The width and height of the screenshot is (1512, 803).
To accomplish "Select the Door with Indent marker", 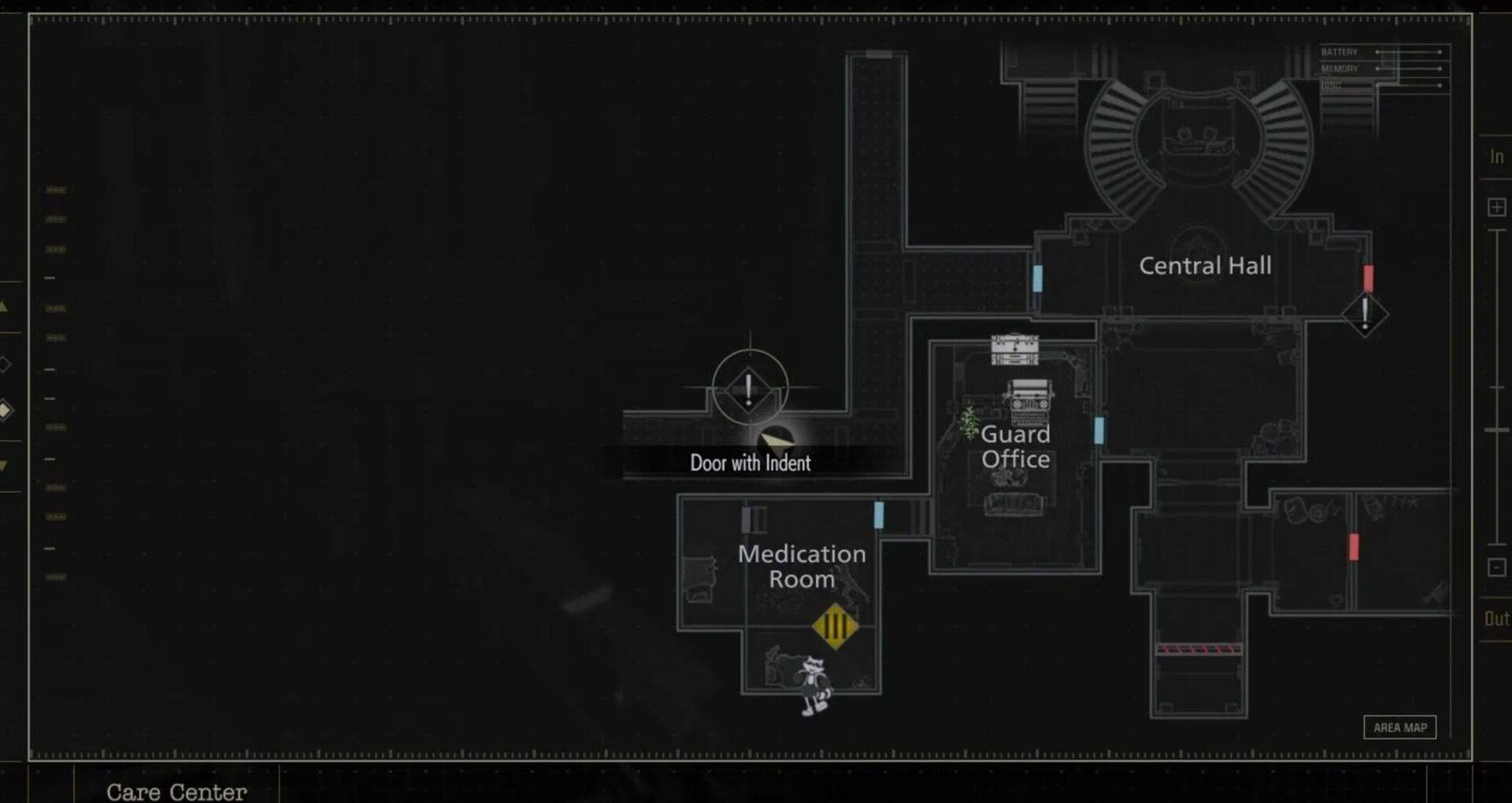I will coord(749,389).
